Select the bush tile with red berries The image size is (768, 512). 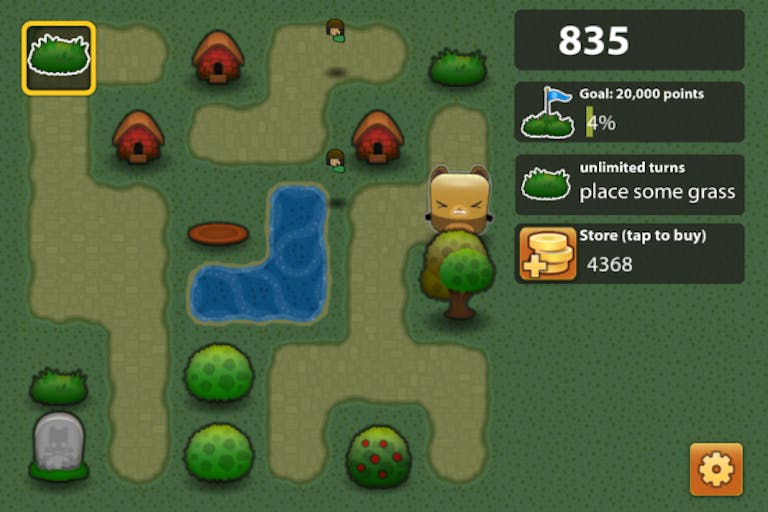click(378, 456)
